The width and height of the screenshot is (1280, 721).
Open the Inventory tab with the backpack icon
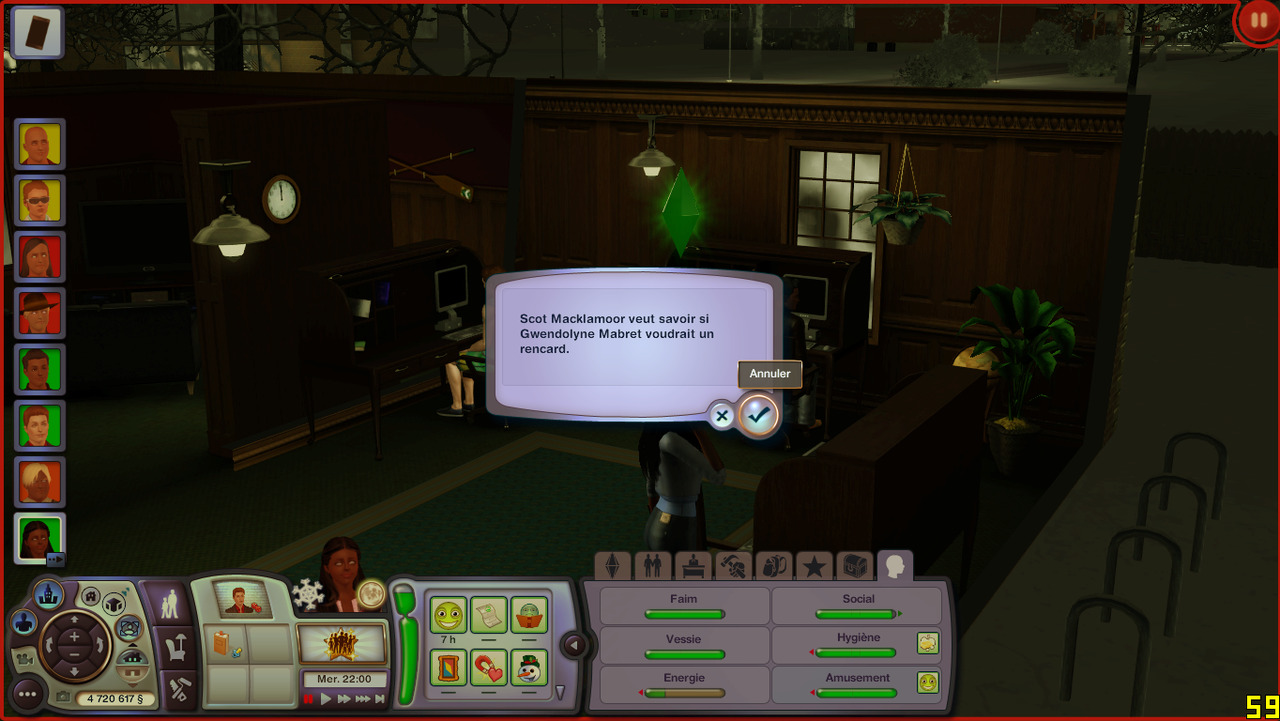[773, 567]
